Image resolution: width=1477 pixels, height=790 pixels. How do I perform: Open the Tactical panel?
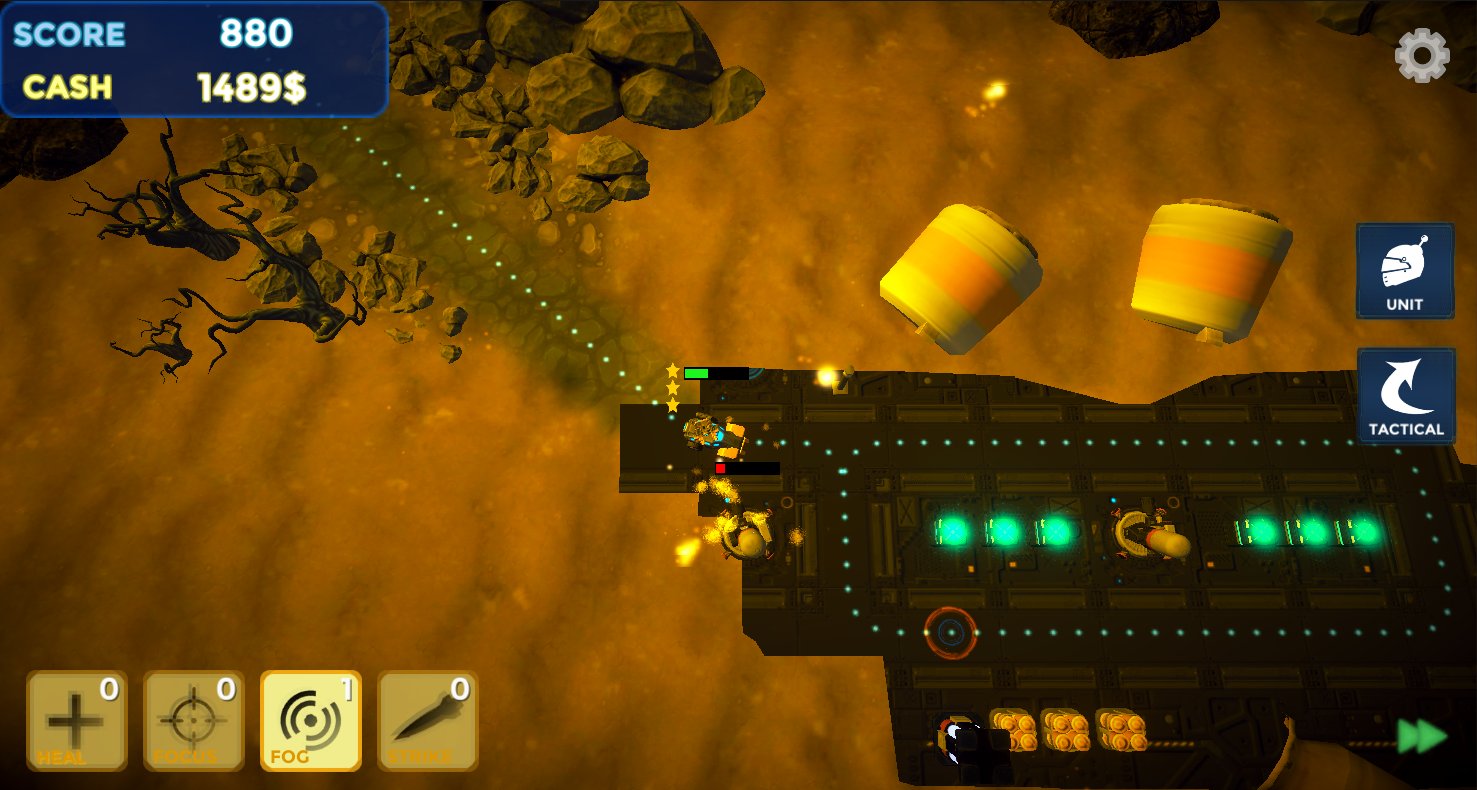[x=1405, y=396]
